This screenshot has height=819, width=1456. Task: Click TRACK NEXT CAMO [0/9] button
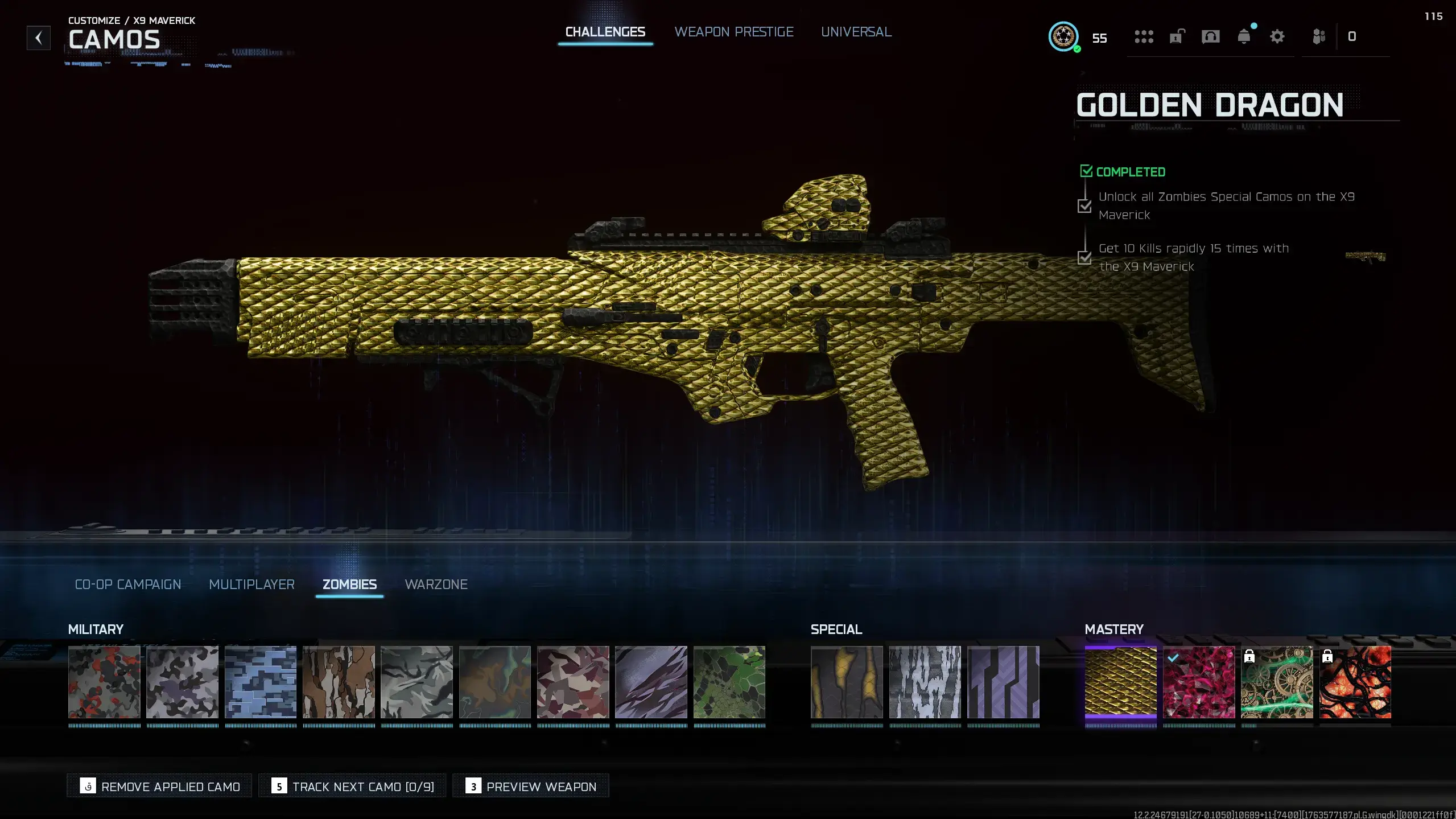(x=352, y=786)
